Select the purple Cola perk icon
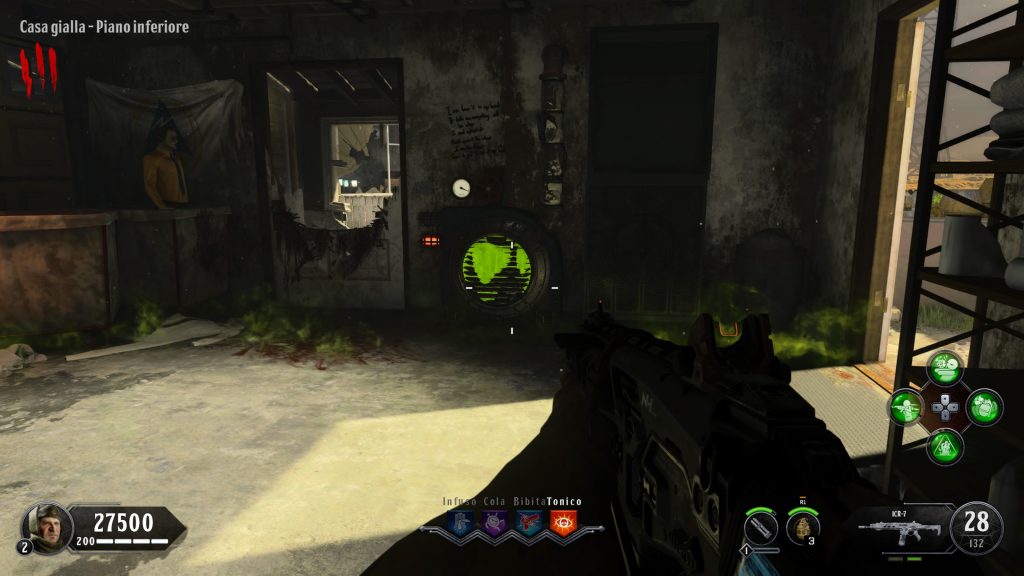 pyautogui.click(x=493, y=521)
